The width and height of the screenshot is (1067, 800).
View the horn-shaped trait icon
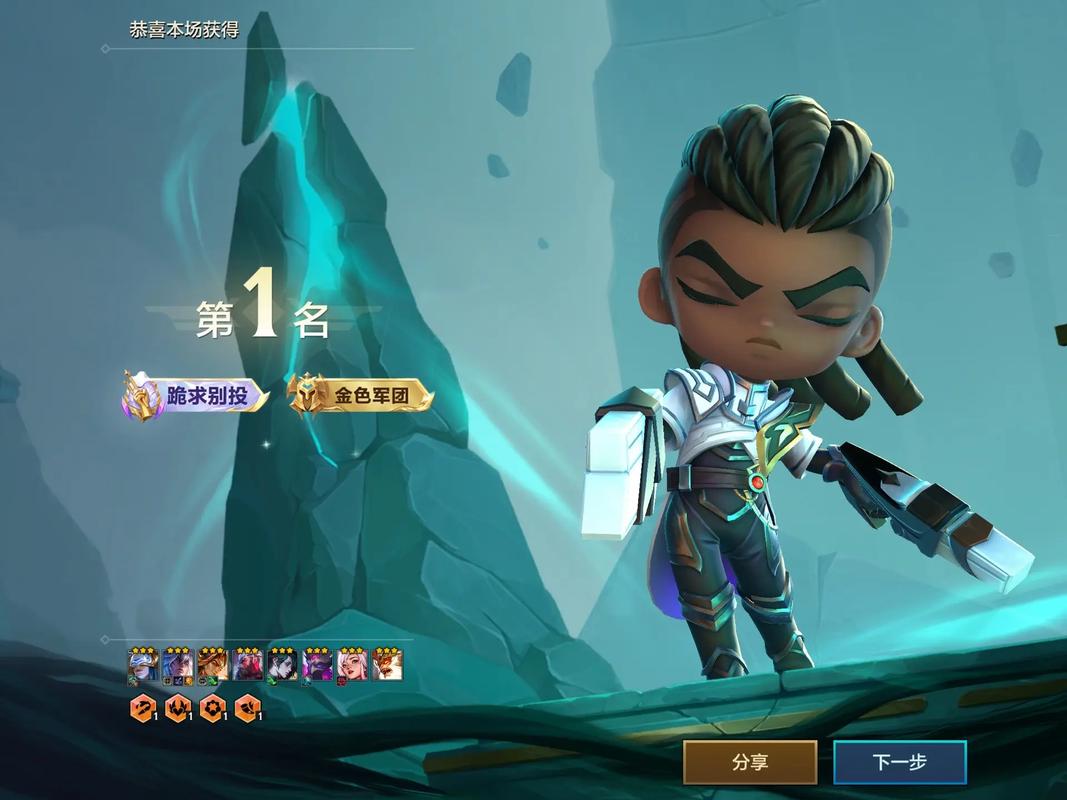point(247,709)
